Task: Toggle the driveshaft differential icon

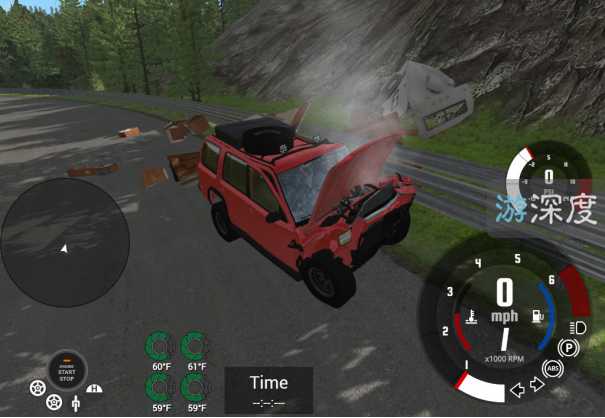Action: pos(74,404)
